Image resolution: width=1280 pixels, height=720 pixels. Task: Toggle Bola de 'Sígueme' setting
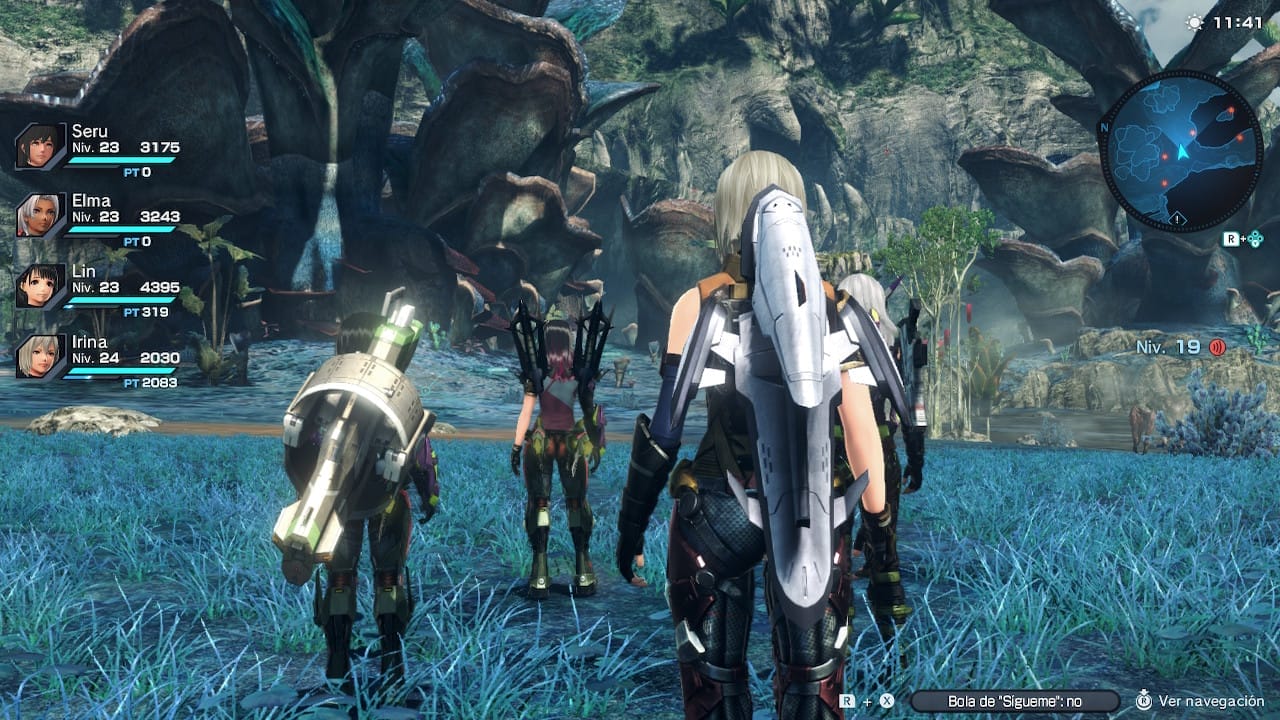1015,701
